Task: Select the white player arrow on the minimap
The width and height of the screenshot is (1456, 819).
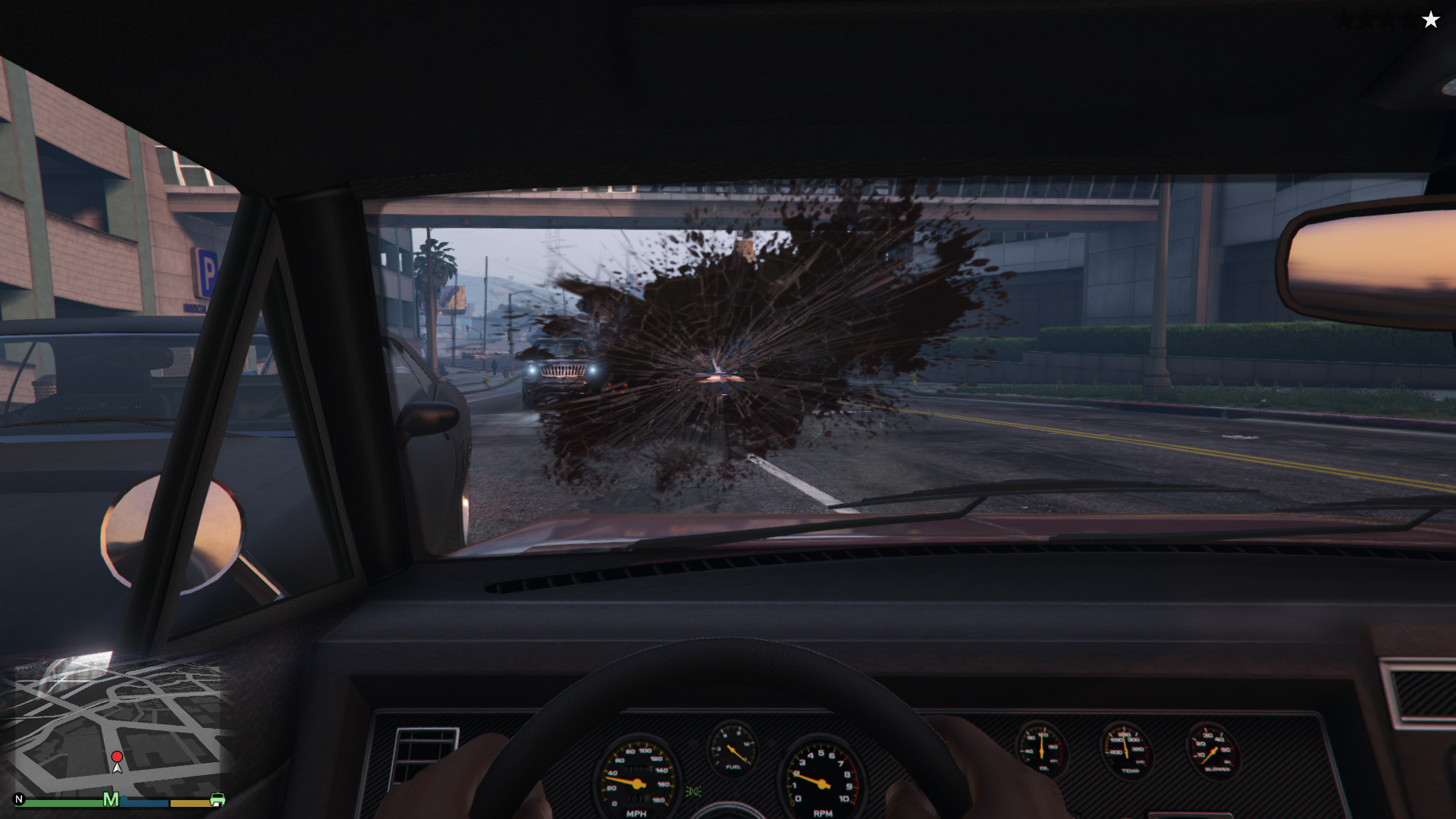Action: [x=117, y=767]
